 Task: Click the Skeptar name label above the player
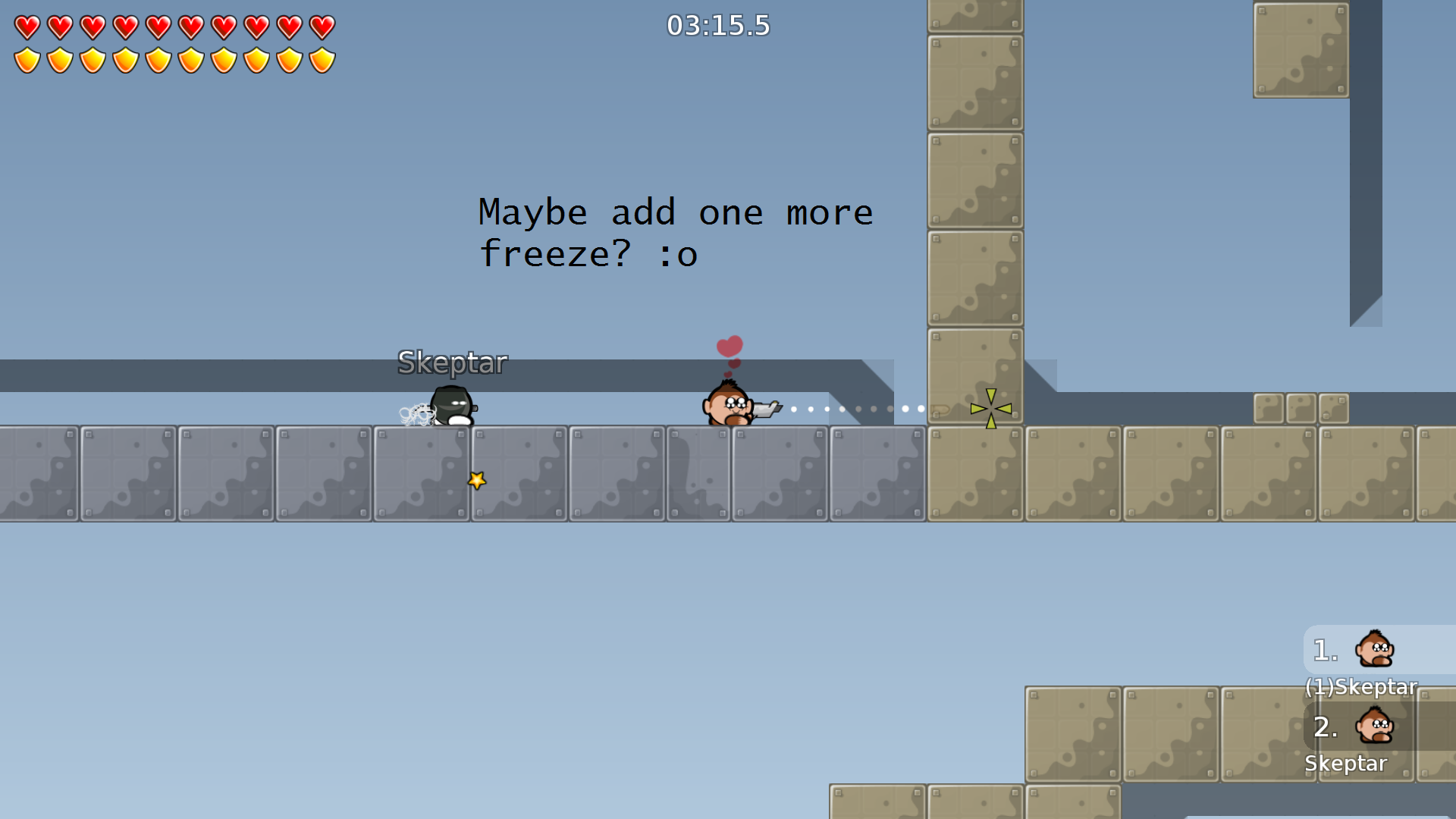[453, 362]
